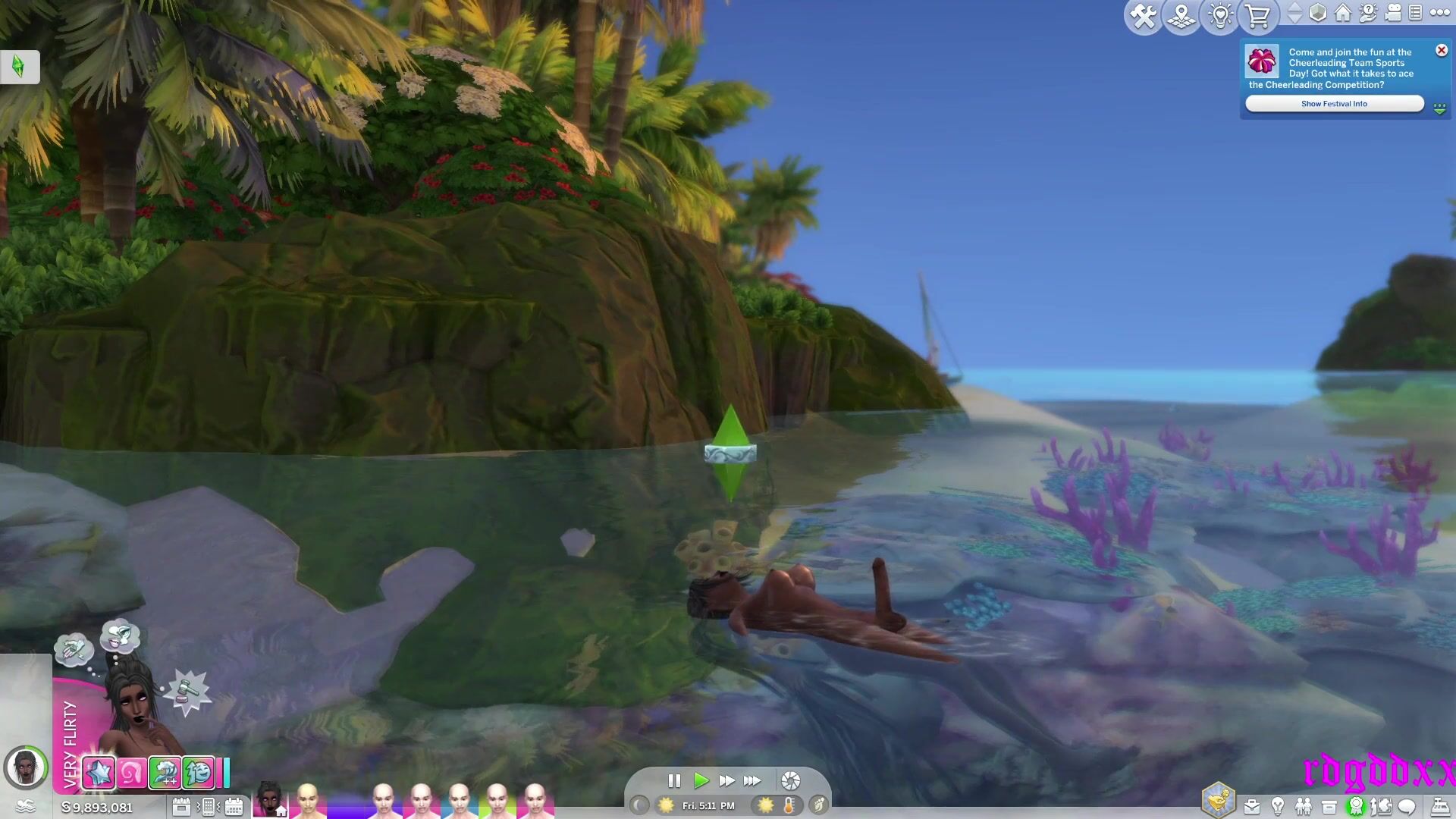This screenshot has height=819, width=1456.
Task: Open the calendar icon beside the funds
Action: click(x=181, y=807)
